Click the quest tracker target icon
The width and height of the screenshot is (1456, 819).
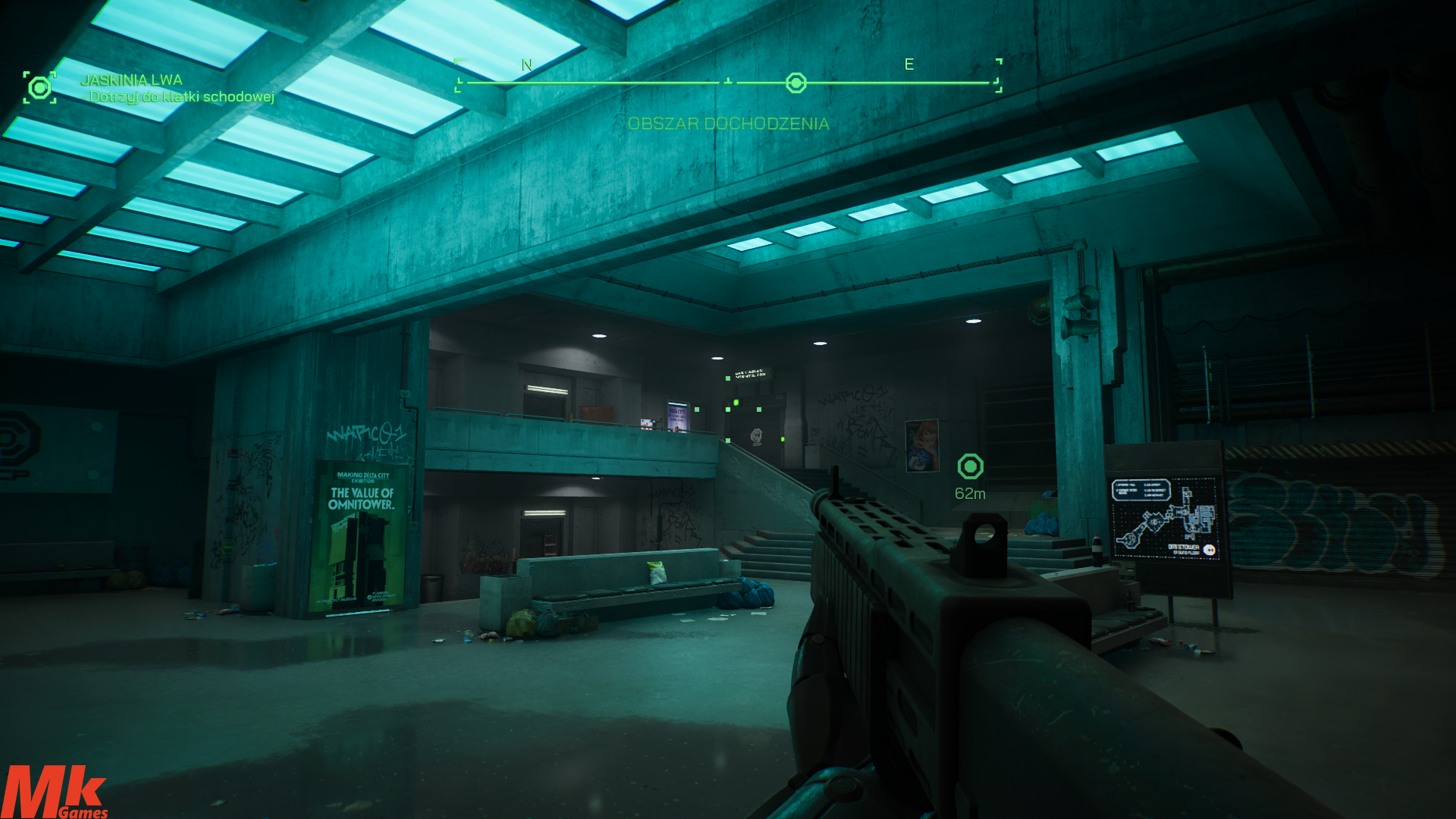coord(39,88)
